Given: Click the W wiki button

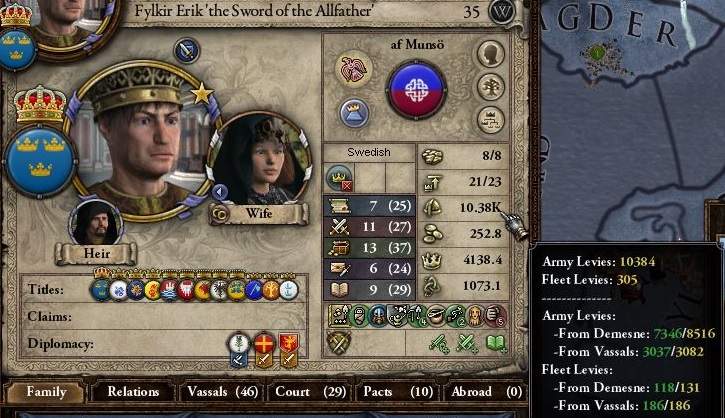Looking at the screenshot, I should (x=503, y=12).
